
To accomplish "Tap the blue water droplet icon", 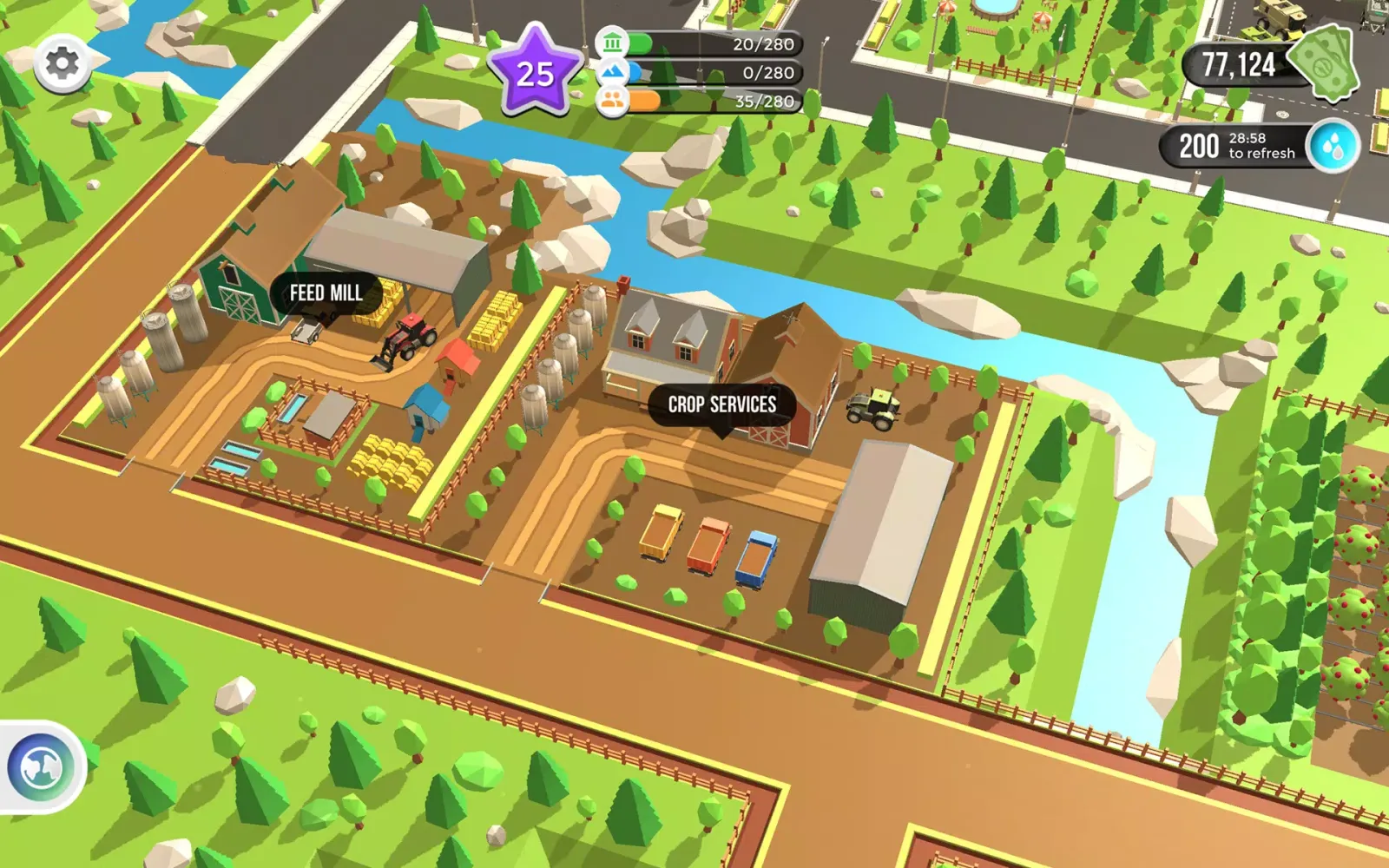I will tap(1335, 146).
